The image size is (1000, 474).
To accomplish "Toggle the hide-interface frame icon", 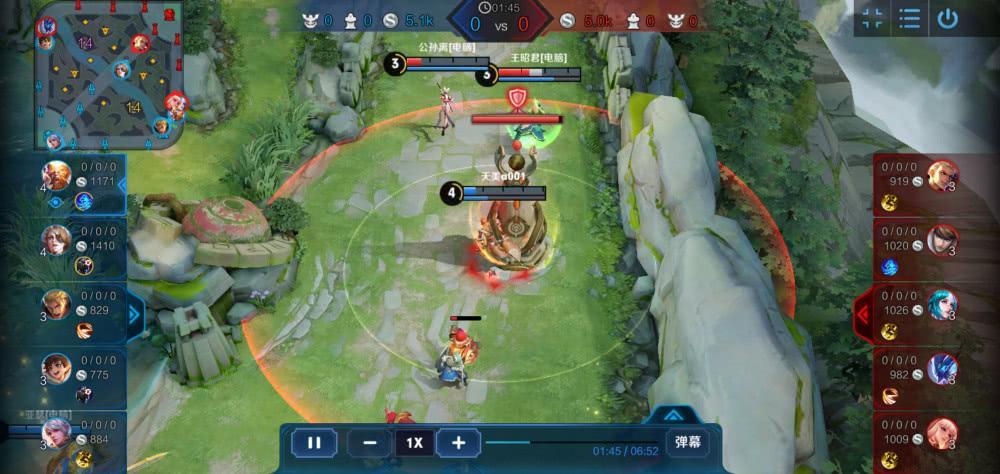I will tap(872, 19).
